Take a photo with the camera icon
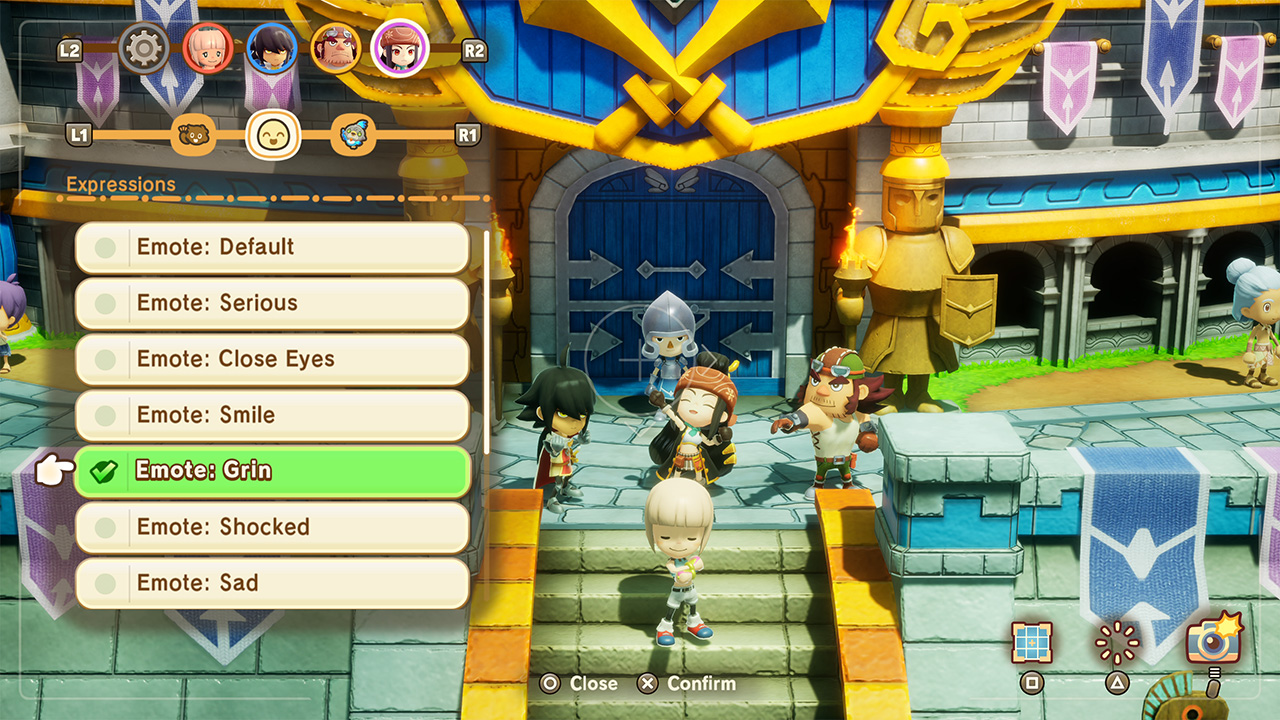 click(x=1212, y=640)
